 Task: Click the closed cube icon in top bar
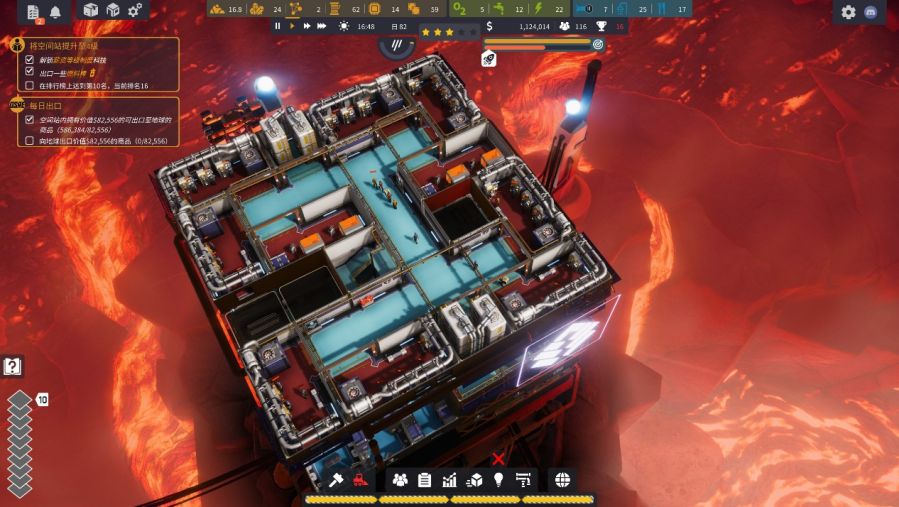coord(91,11)
